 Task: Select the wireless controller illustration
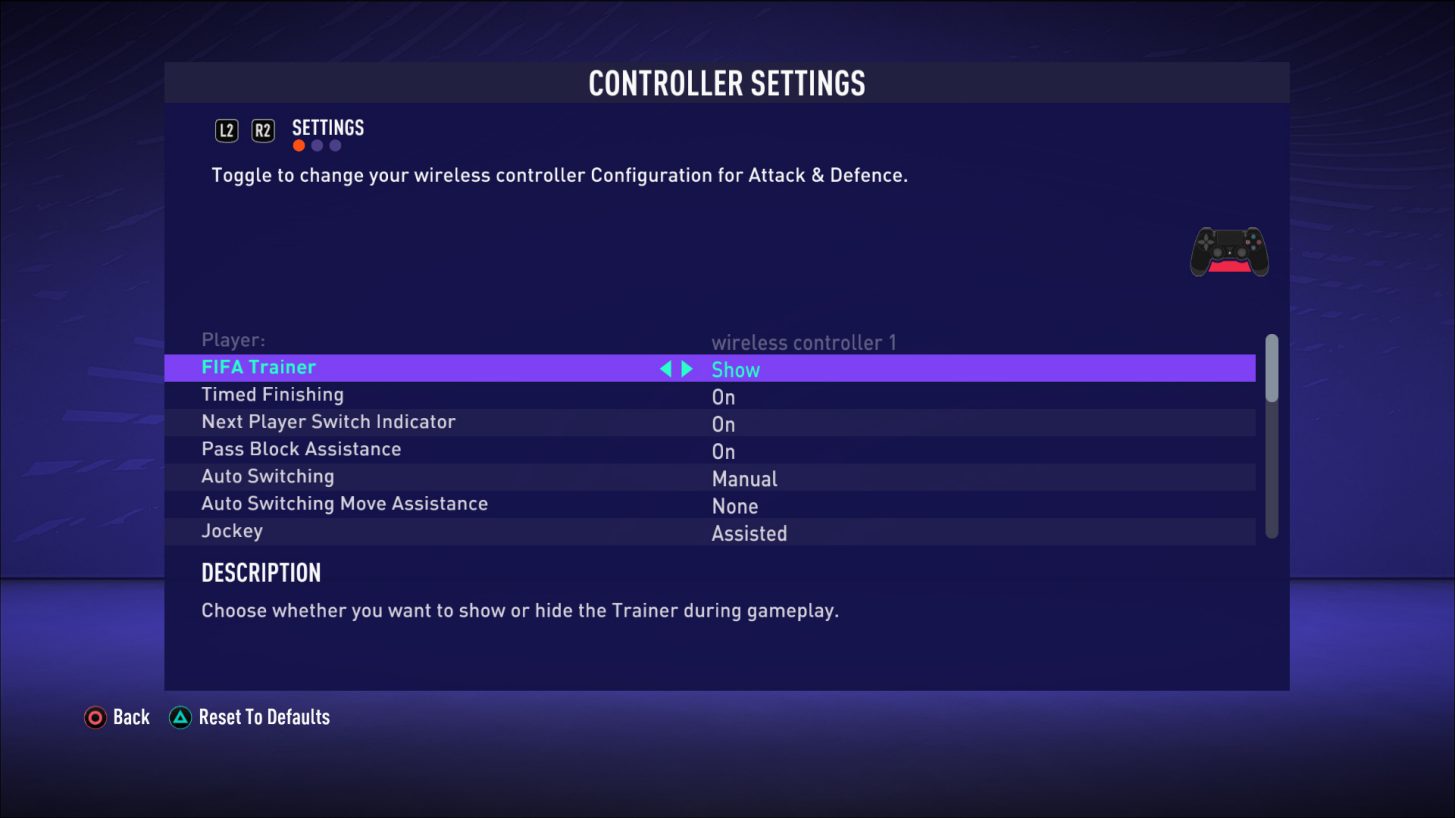1228,251
